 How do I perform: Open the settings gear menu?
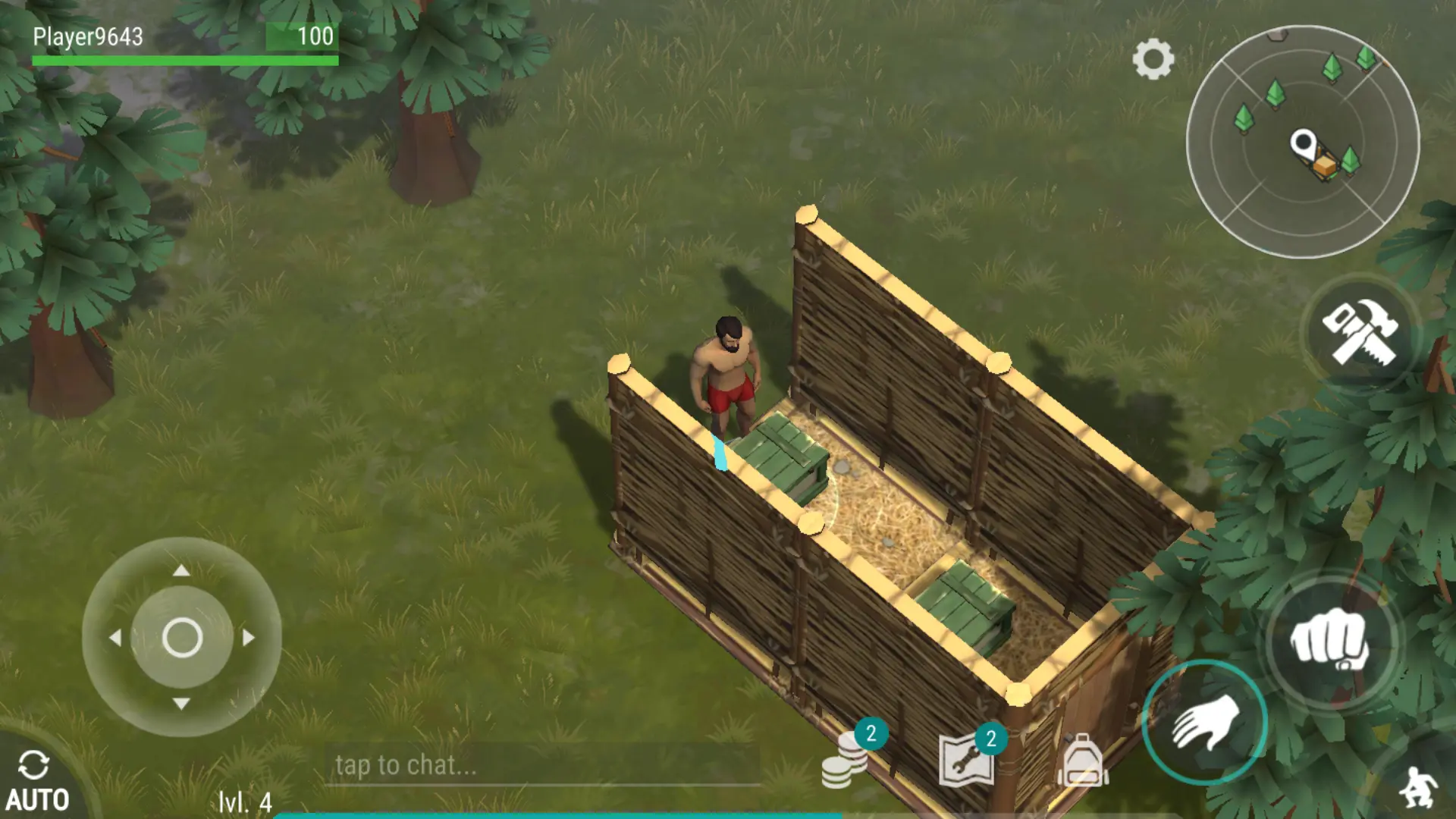(1153, 59)
